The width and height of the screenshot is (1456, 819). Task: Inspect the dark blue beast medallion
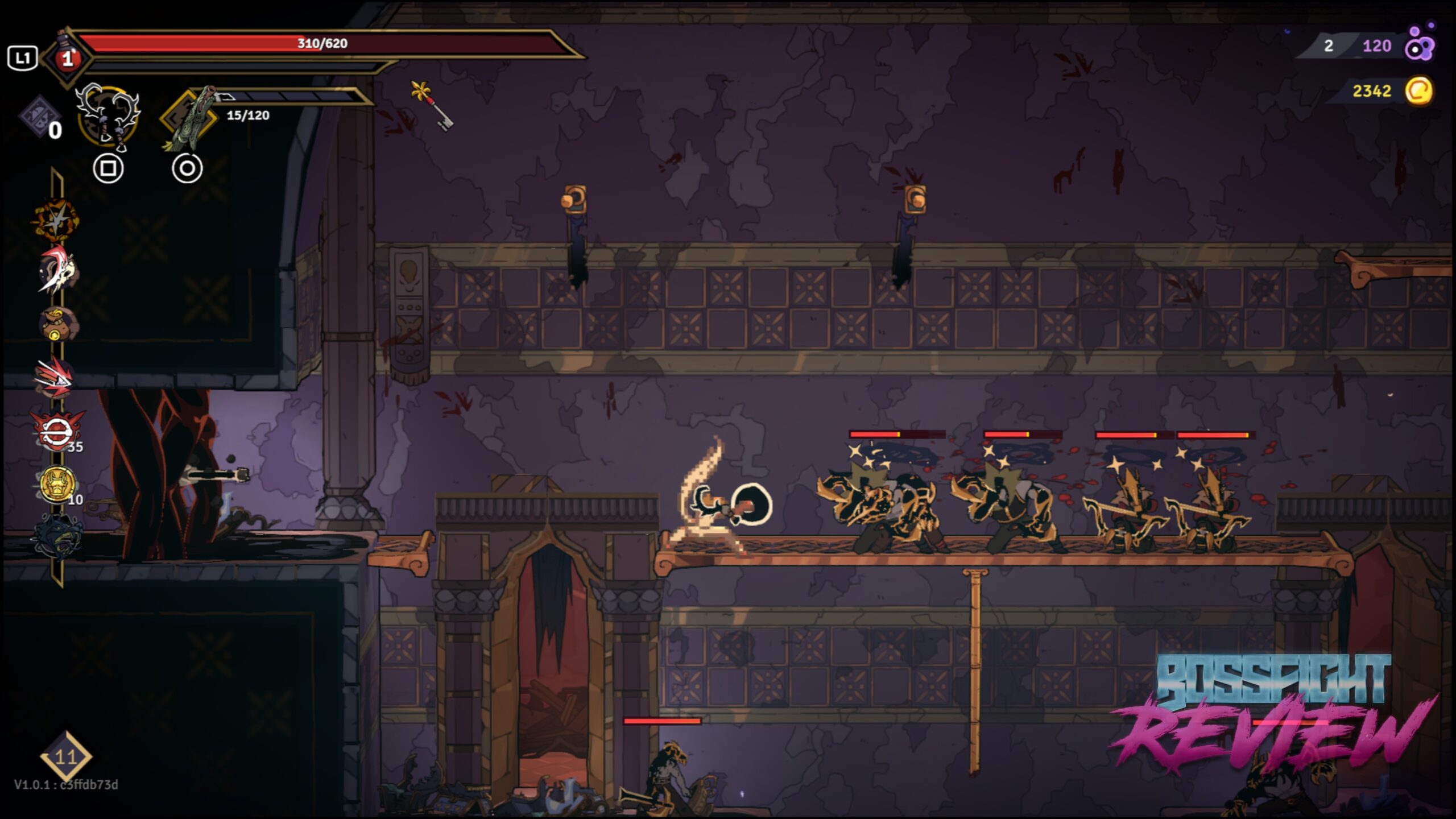tap(57, 536)
